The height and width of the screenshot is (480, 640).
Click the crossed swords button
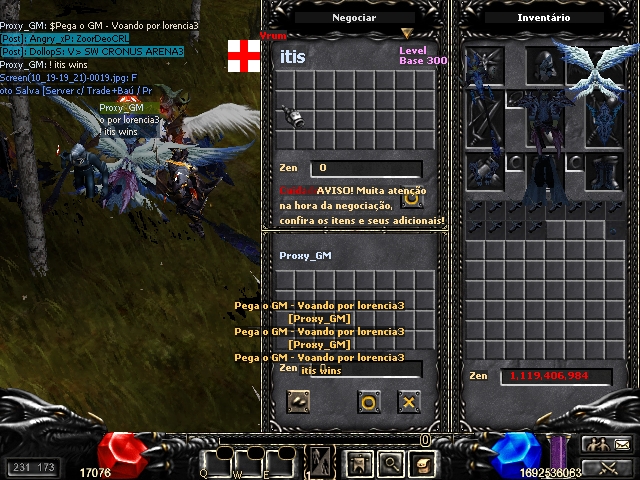[607, 467]
